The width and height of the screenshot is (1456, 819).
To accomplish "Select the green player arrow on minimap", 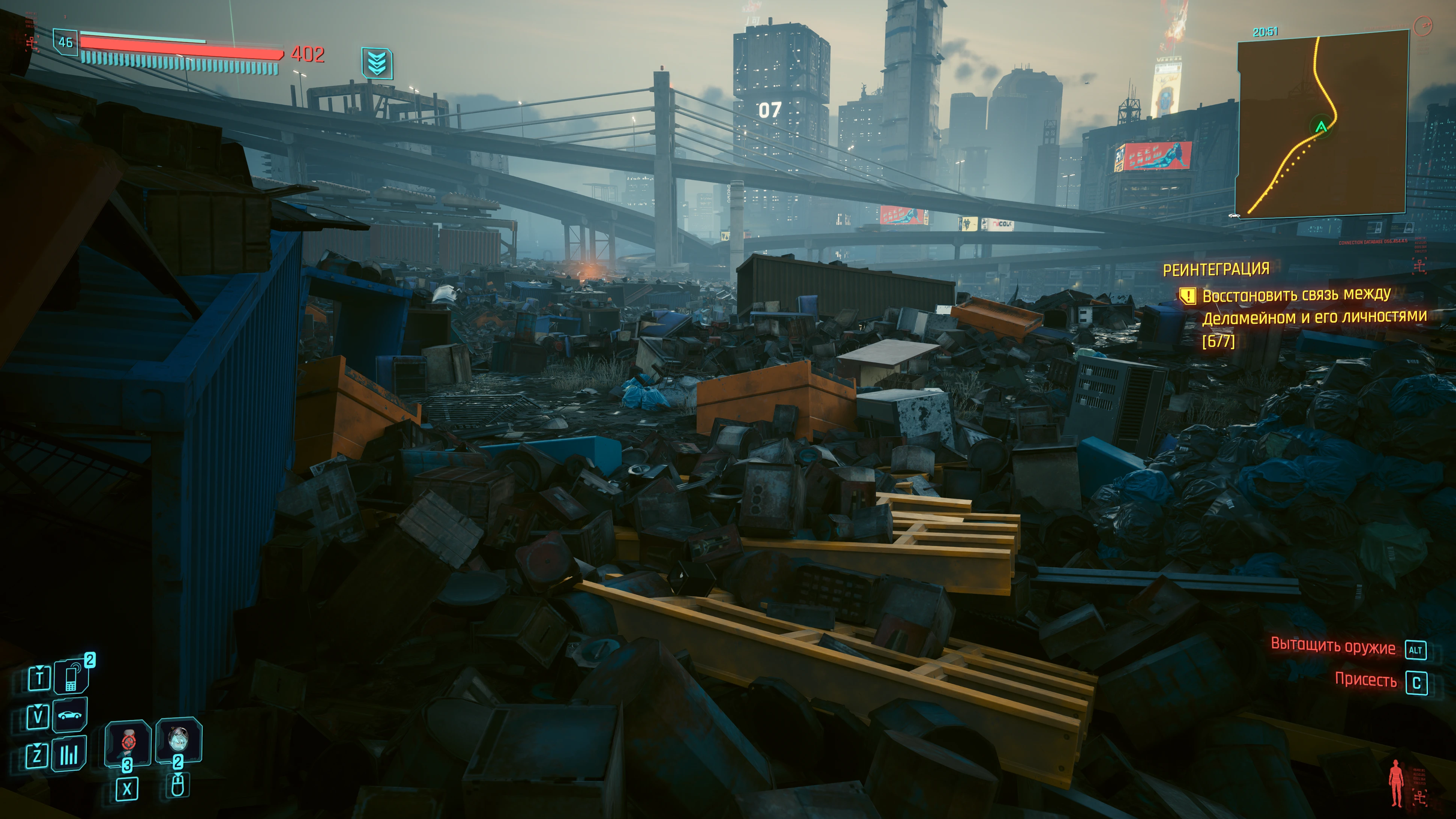I will pyautogui.click(x=1321, y=127).
